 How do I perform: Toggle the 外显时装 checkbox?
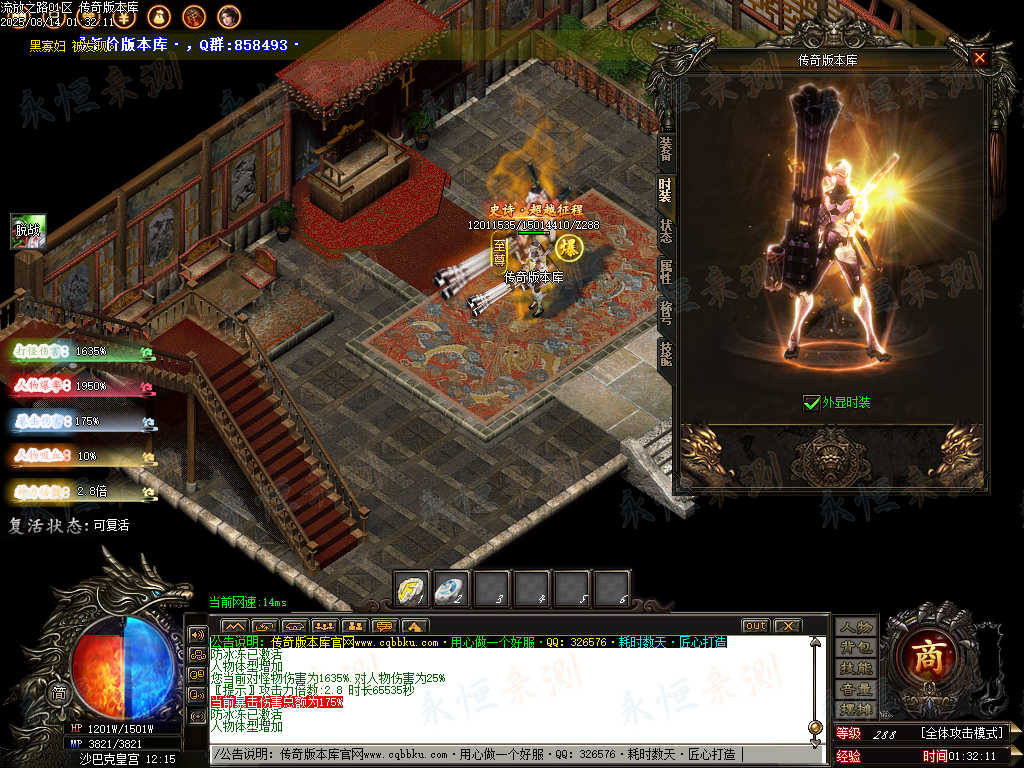click(x=811, y=403)
